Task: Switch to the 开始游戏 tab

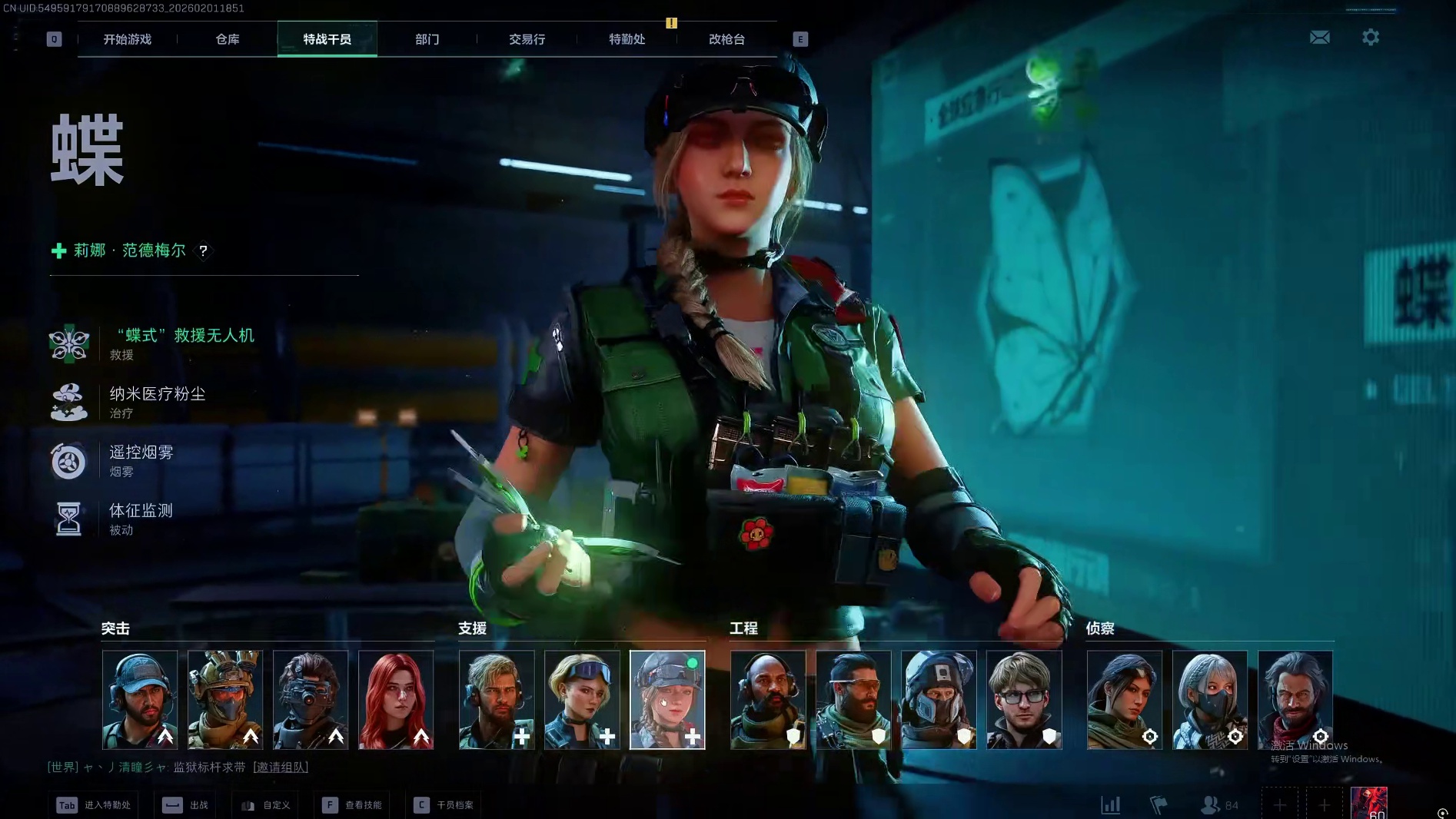Action: (128, 39)
